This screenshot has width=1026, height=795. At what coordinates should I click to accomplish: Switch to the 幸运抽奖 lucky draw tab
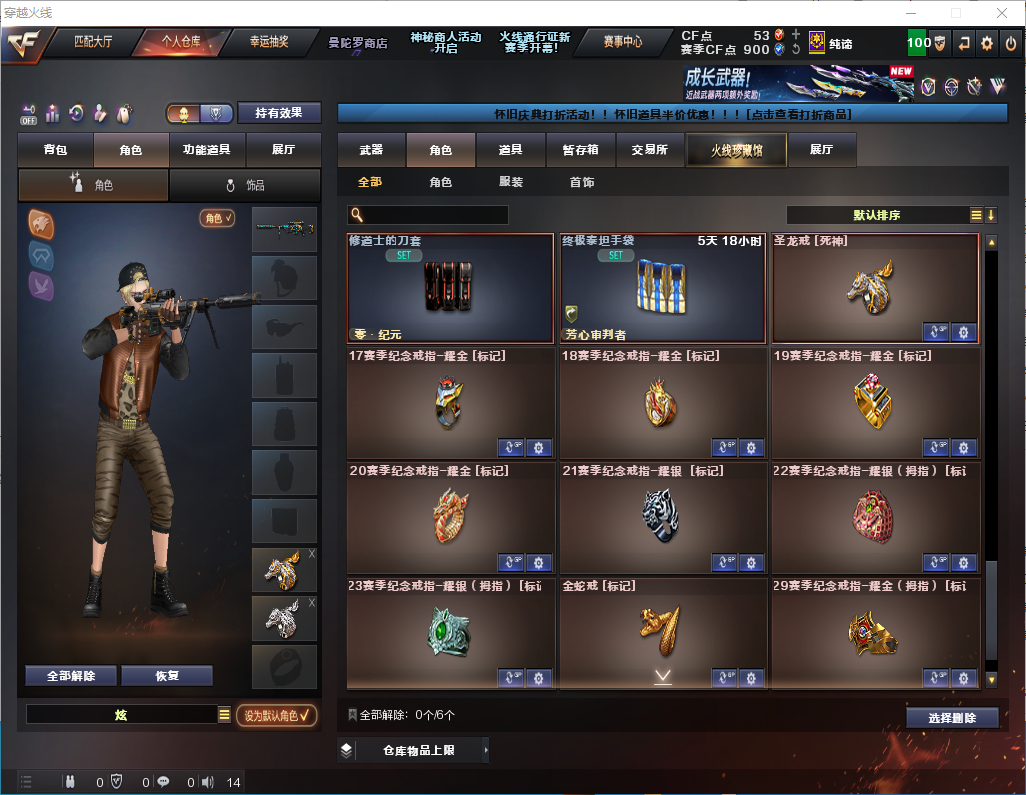pyautogui.click(x=269, y=42)
